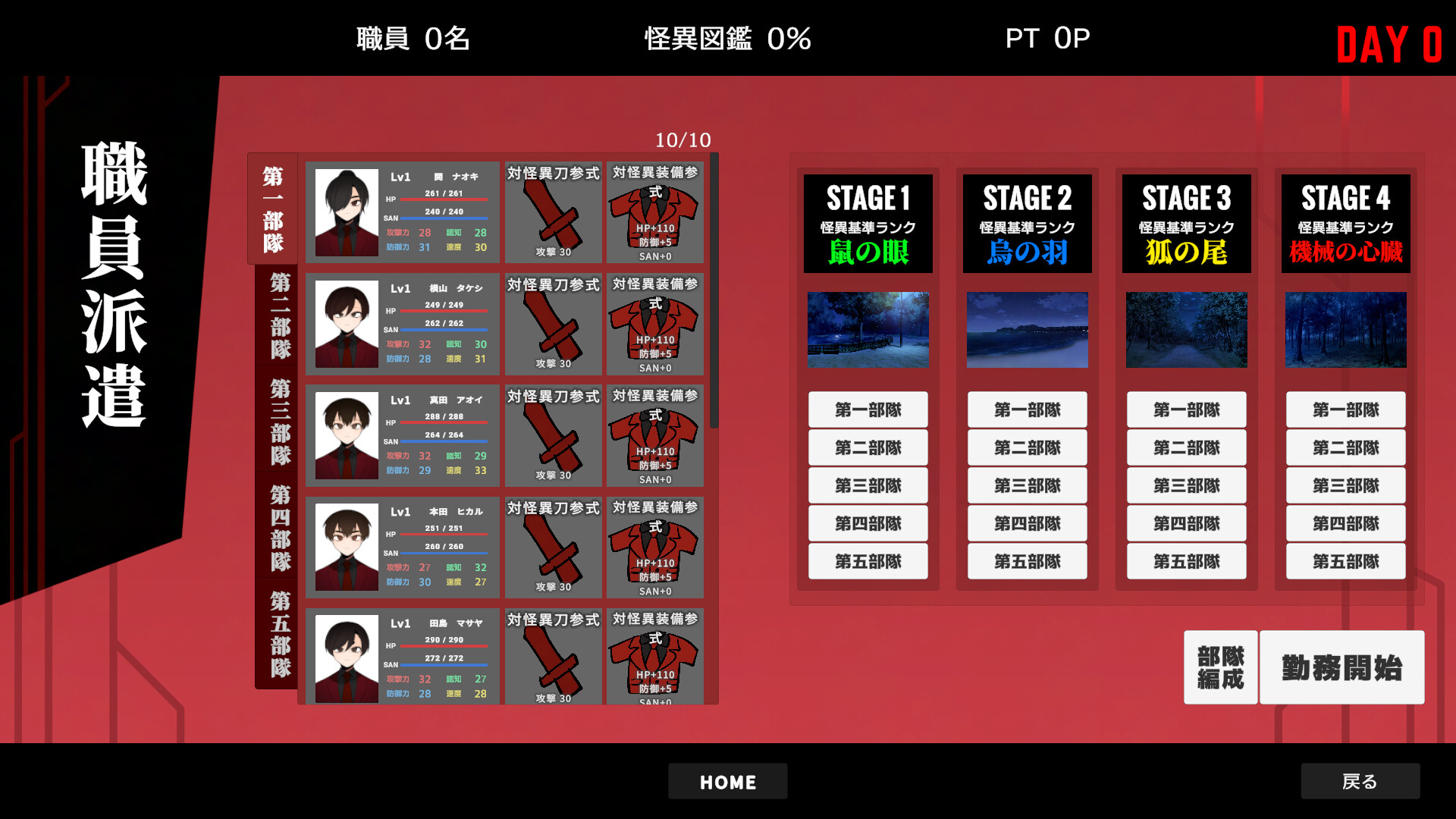Click 田島マサヤ's character portrait

pyautogui.click(x=346, y=658)
